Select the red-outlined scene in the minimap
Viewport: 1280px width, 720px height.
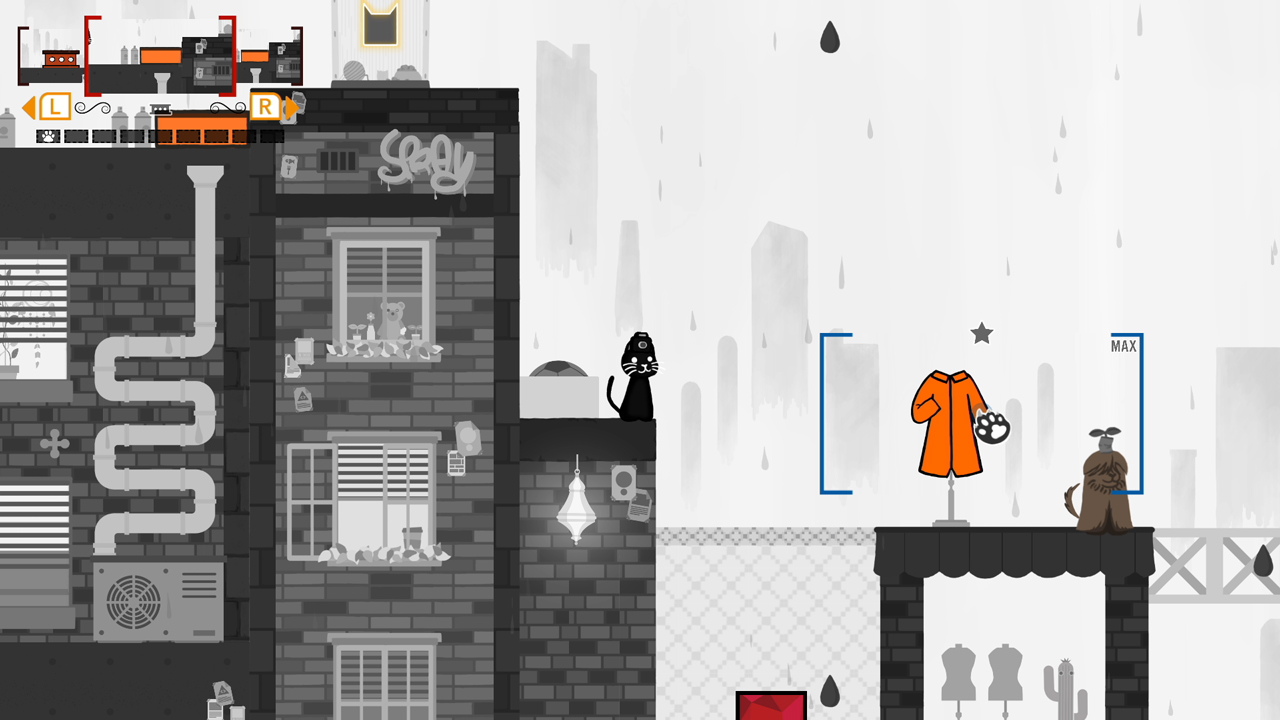[x=160, y=57]
